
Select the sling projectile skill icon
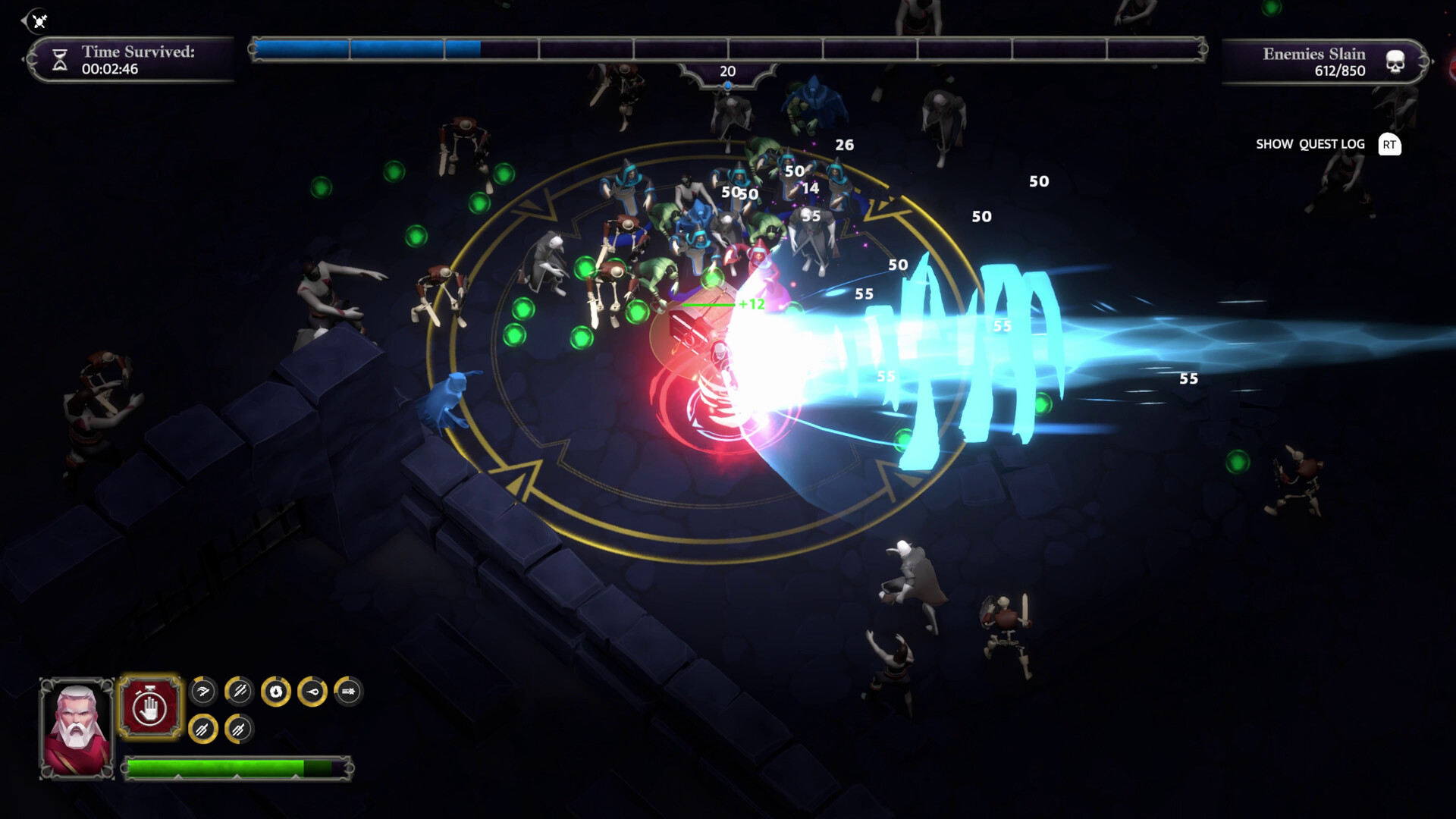coord(315,691)
